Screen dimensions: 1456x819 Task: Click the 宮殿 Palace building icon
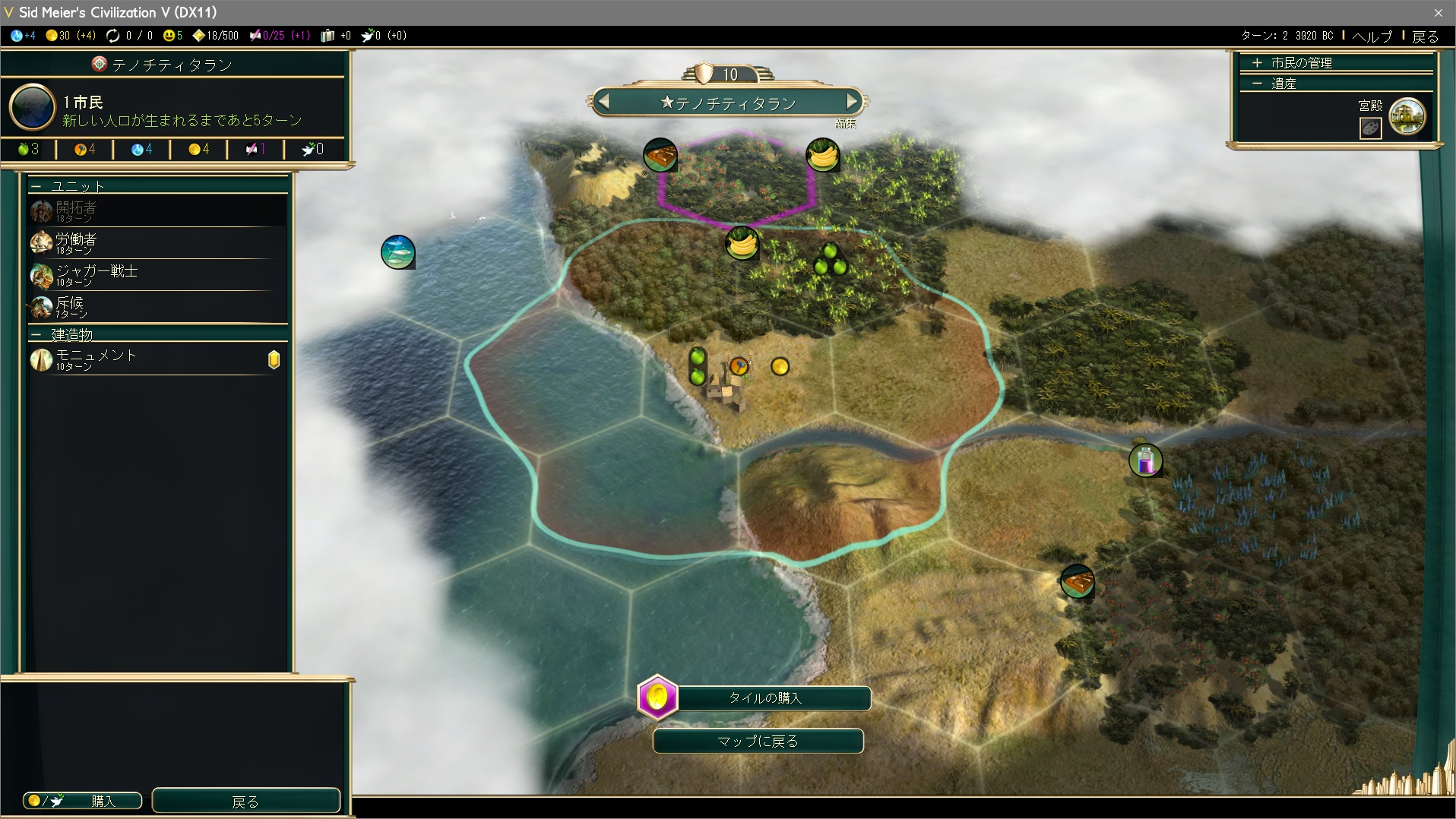coord(1407,117)
